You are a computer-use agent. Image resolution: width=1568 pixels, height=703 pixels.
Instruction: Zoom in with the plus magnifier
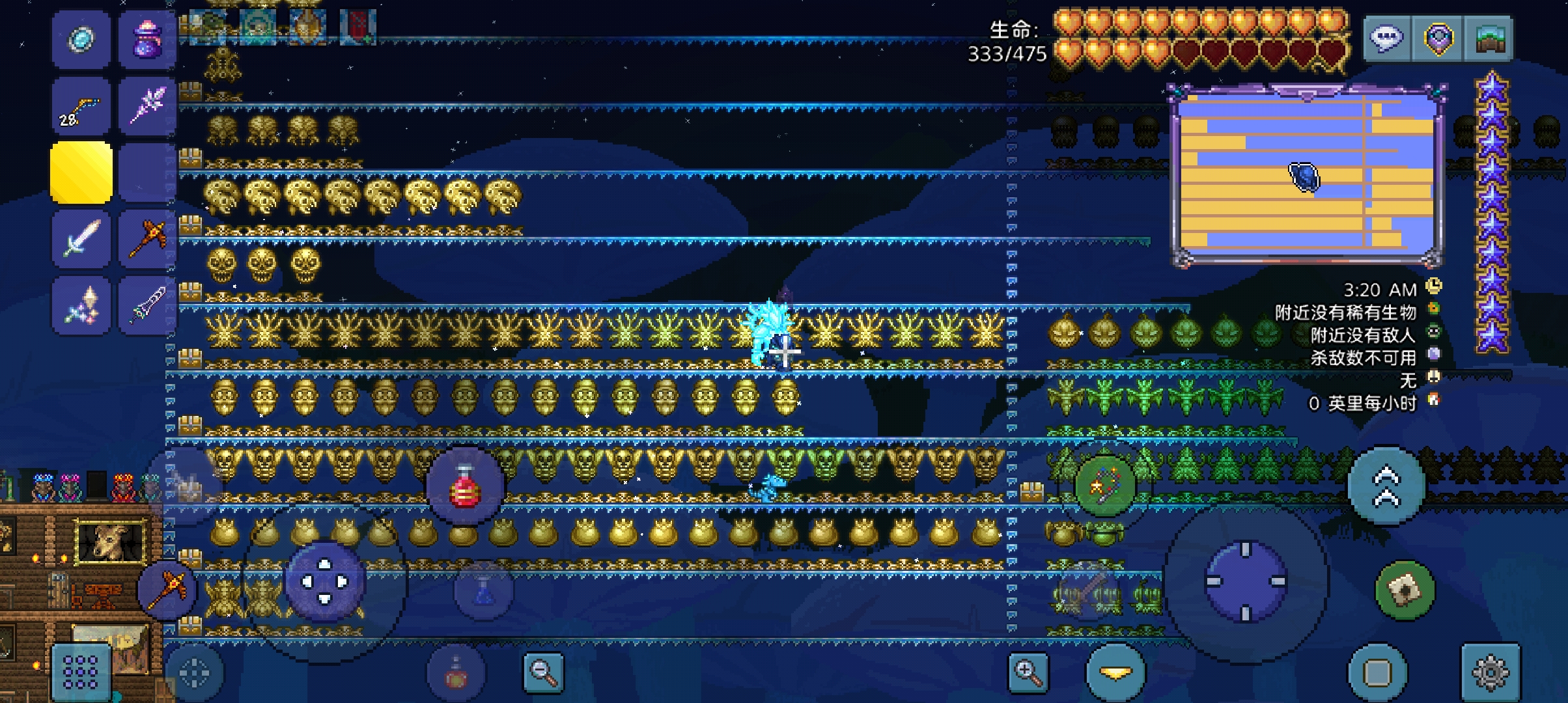click(x=1028, y=672)
